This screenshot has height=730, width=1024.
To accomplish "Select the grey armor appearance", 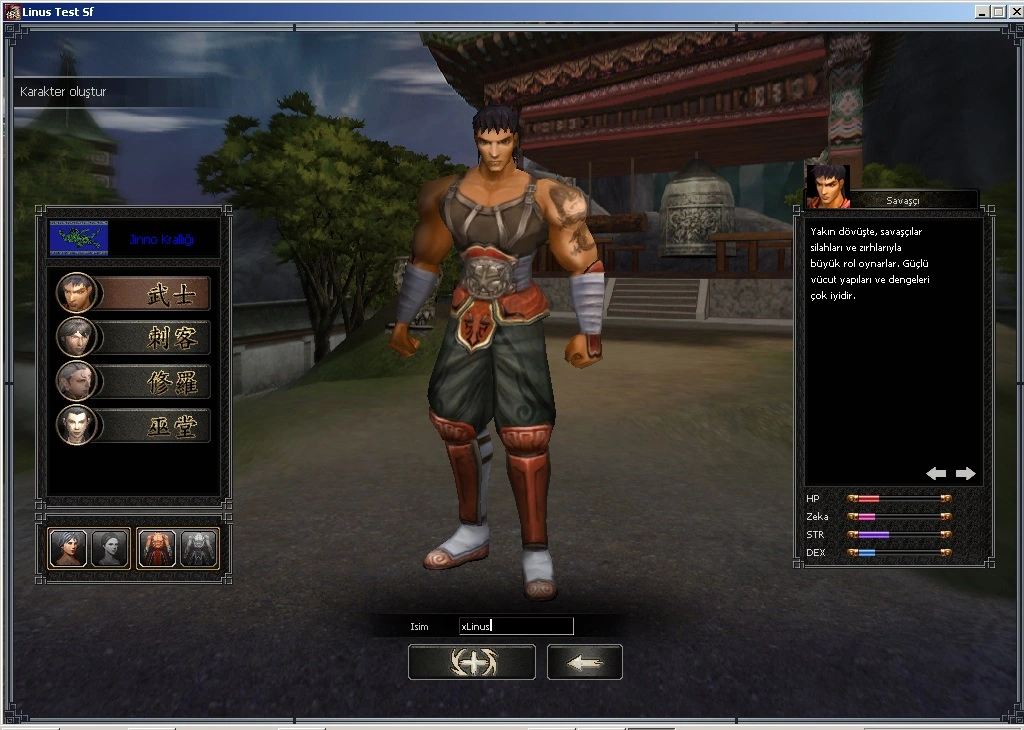I will tap(198, 549).
